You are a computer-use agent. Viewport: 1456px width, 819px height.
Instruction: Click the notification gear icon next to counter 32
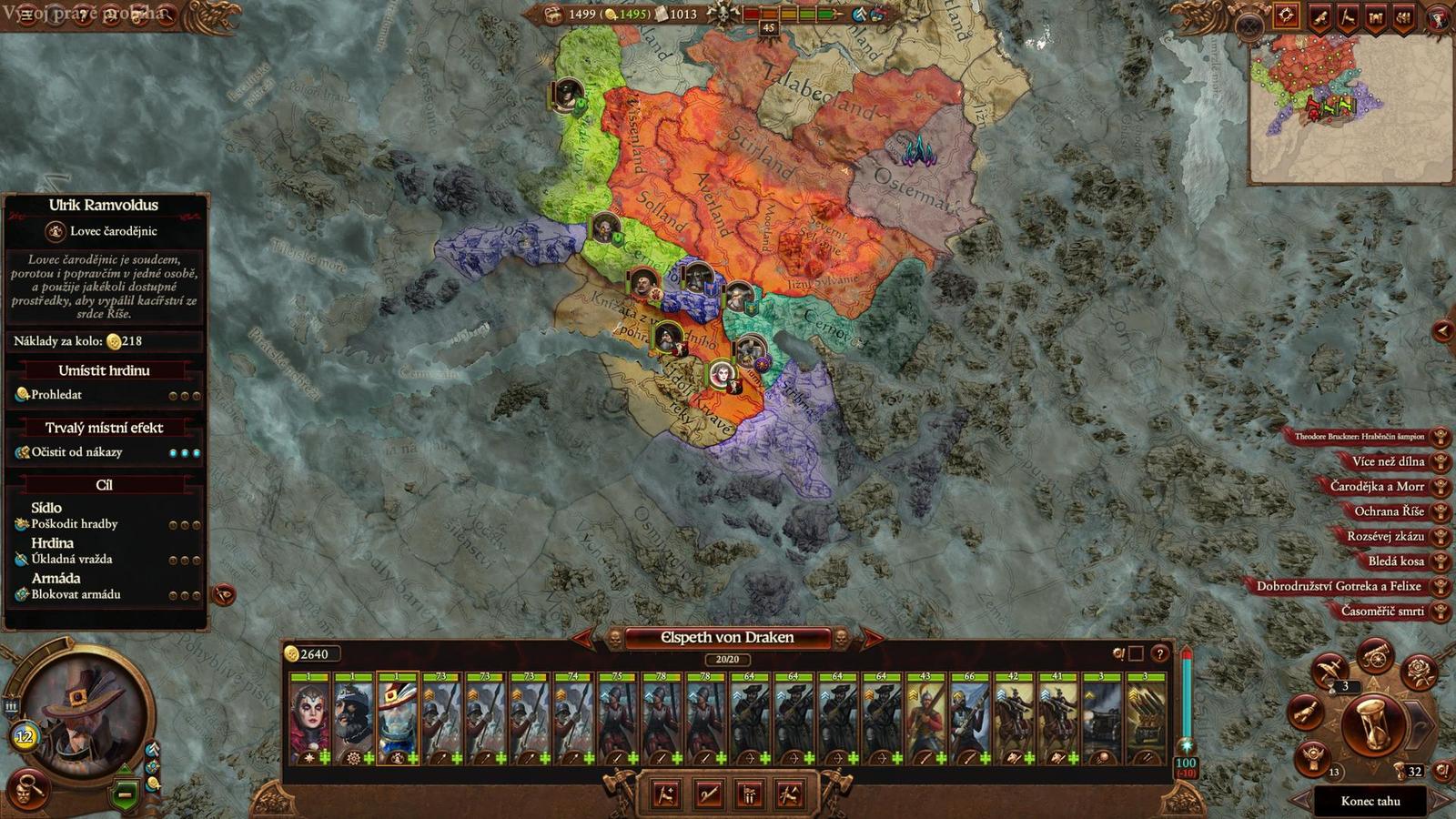tap(1441, 771)
